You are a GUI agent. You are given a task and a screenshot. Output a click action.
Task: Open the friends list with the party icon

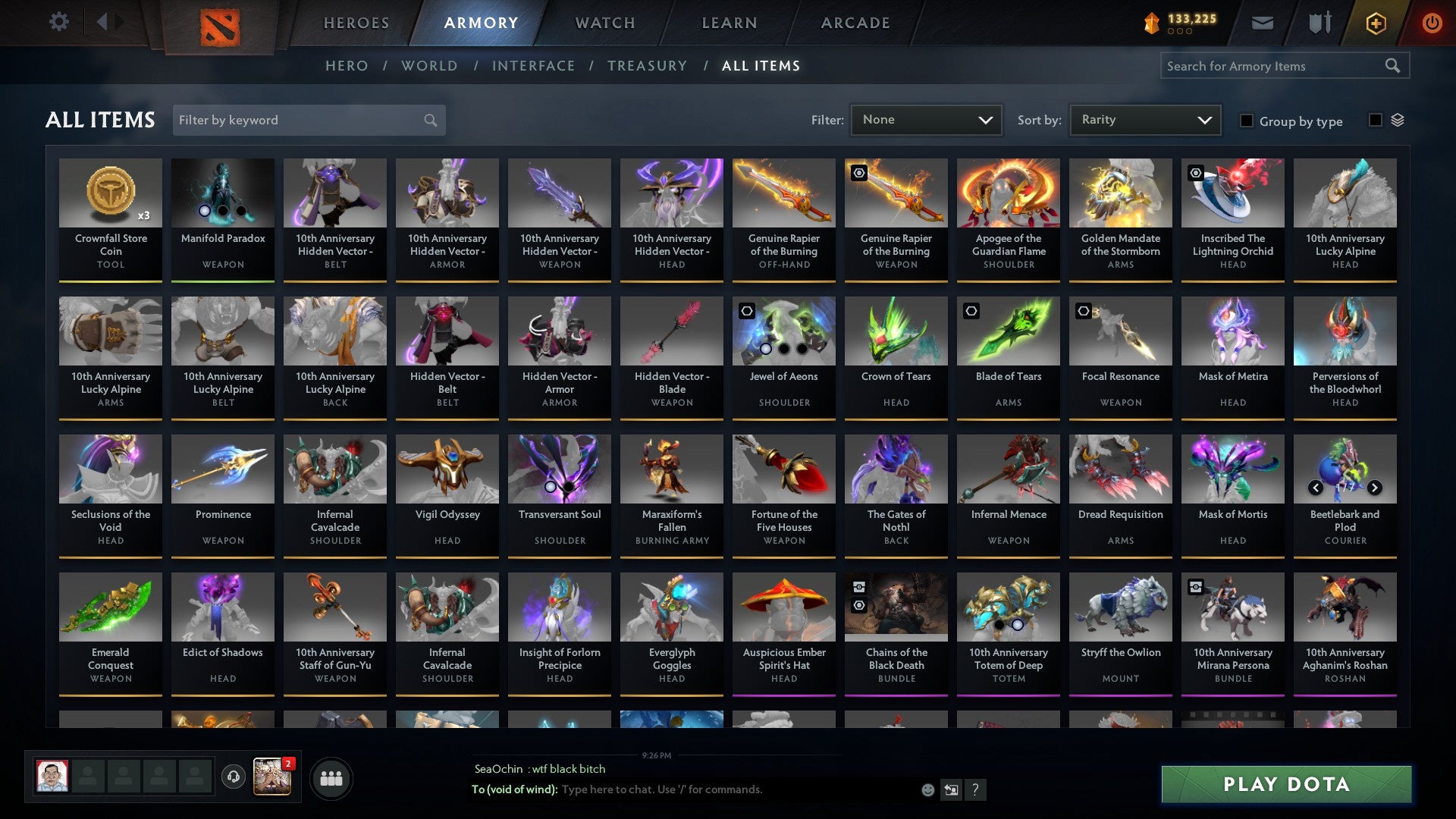click(331, 777)
